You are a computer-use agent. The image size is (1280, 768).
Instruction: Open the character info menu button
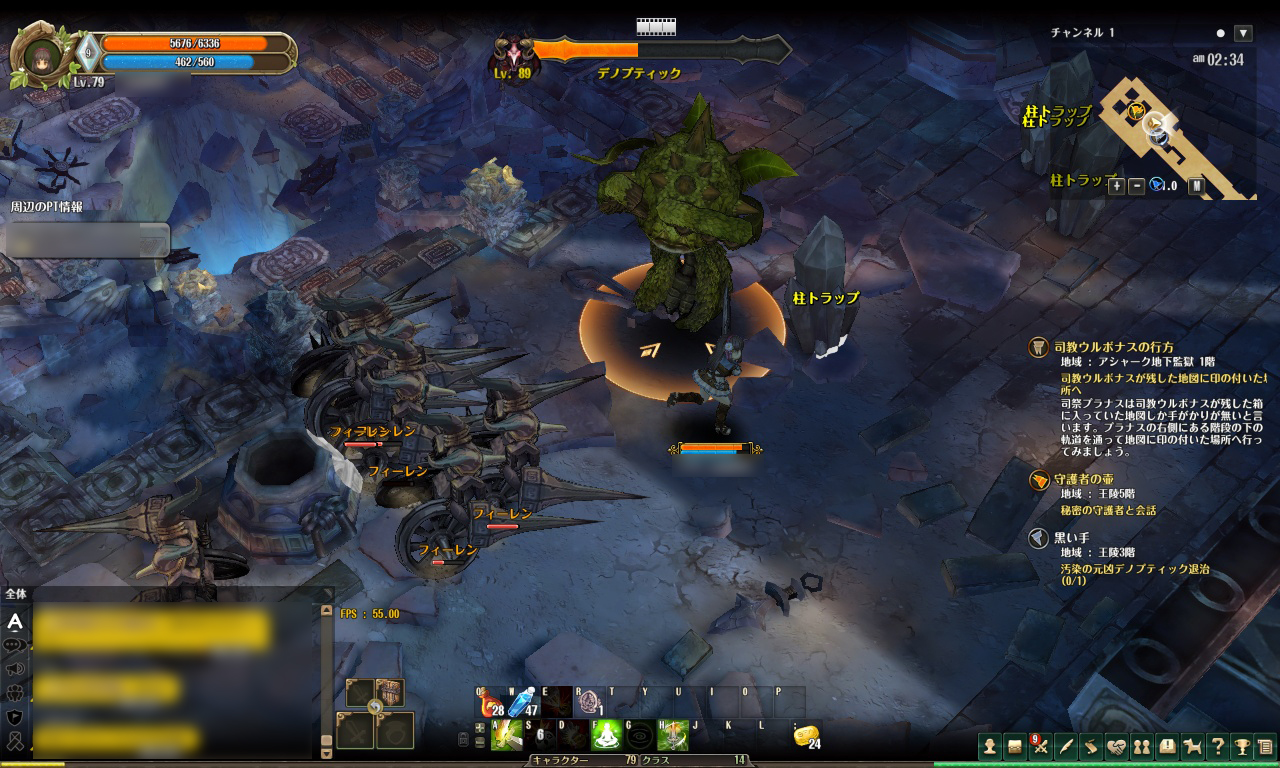[989, 746]
